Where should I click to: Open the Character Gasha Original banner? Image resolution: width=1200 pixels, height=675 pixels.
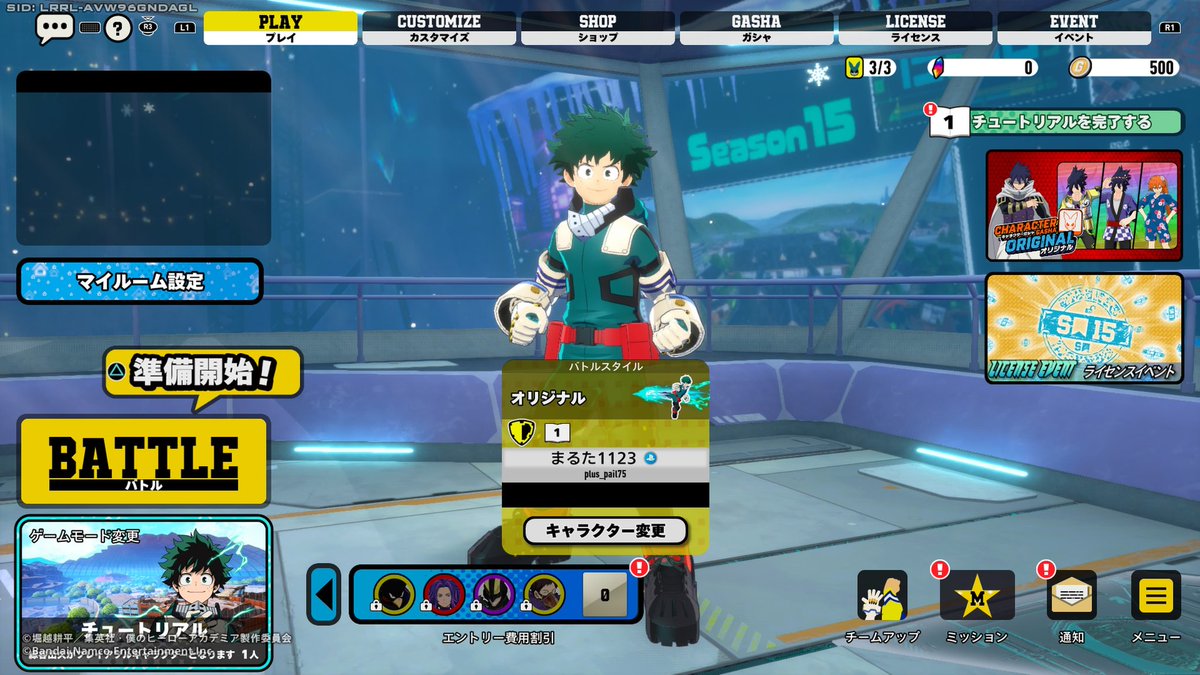tap(1084, 206)
